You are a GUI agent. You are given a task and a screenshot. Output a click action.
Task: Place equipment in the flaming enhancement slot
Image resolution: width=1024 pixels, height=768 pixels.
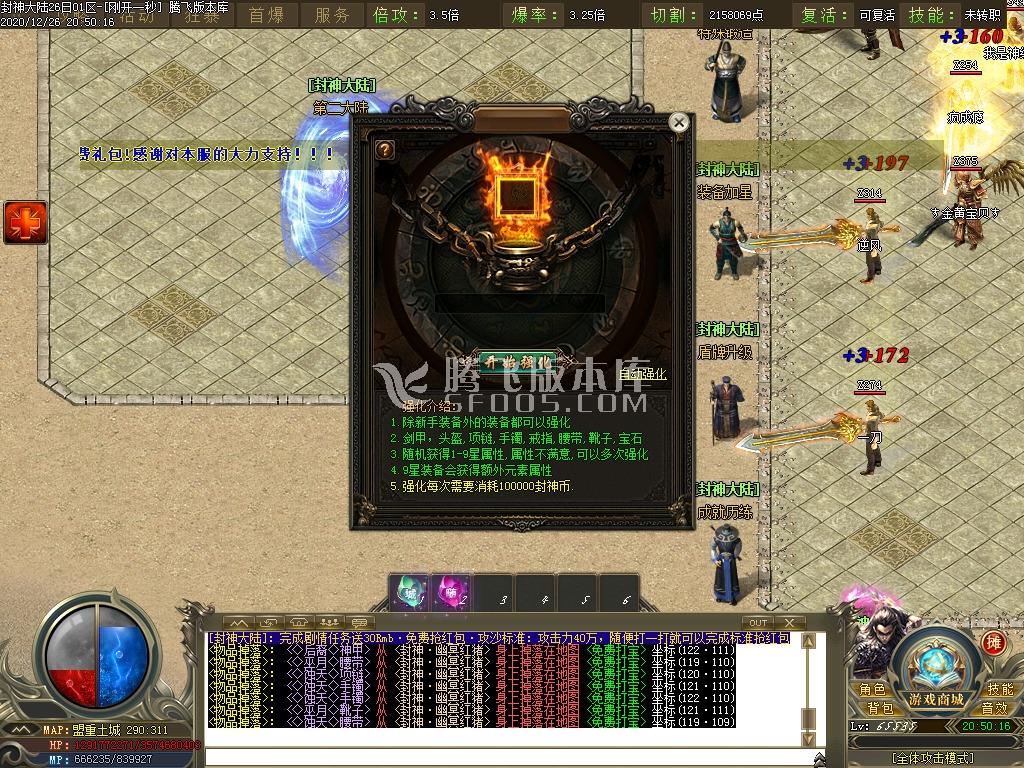click(x=517, y=194)
